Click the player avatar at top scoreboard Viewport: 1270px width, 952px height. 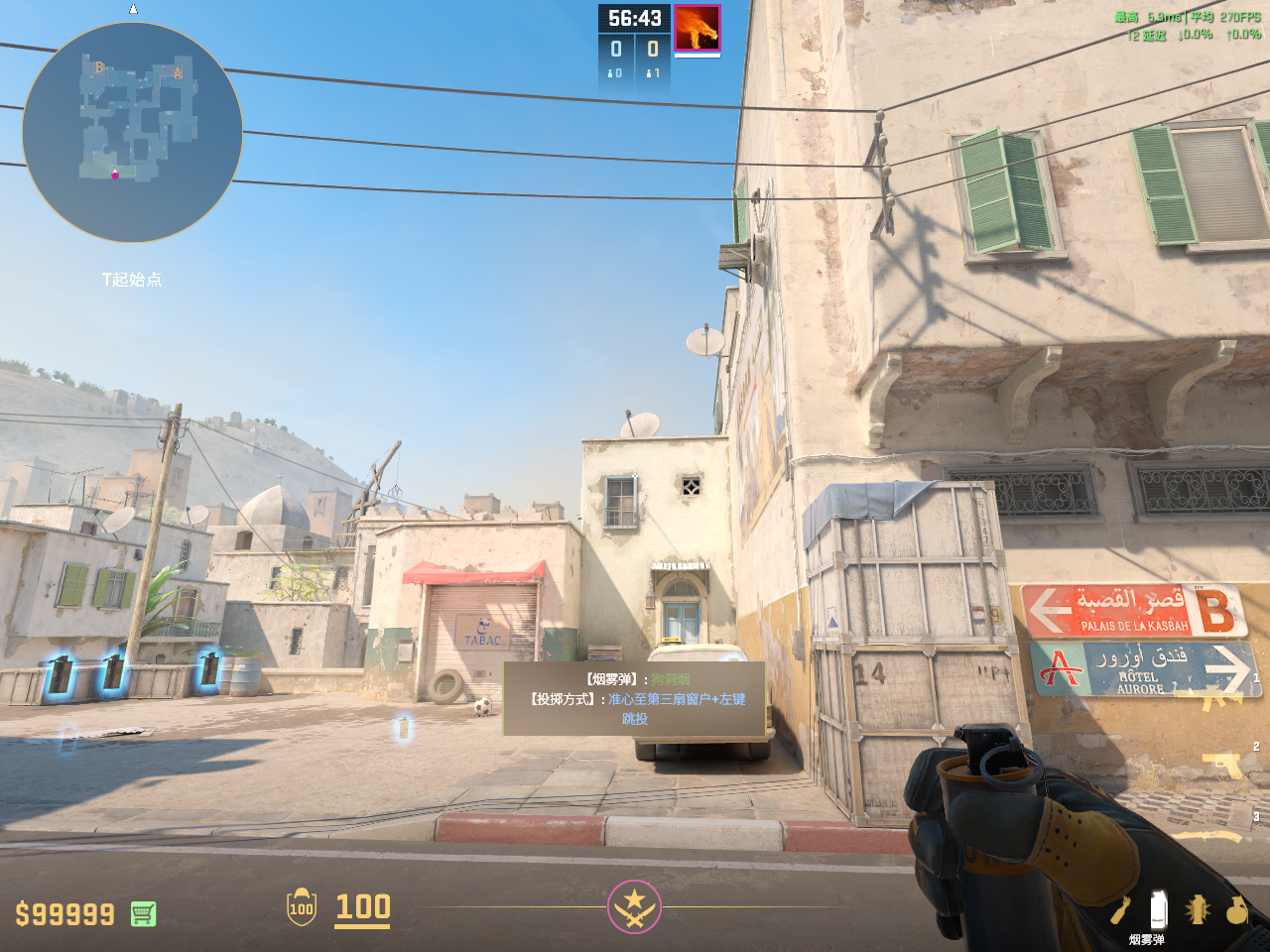(698, 28)
